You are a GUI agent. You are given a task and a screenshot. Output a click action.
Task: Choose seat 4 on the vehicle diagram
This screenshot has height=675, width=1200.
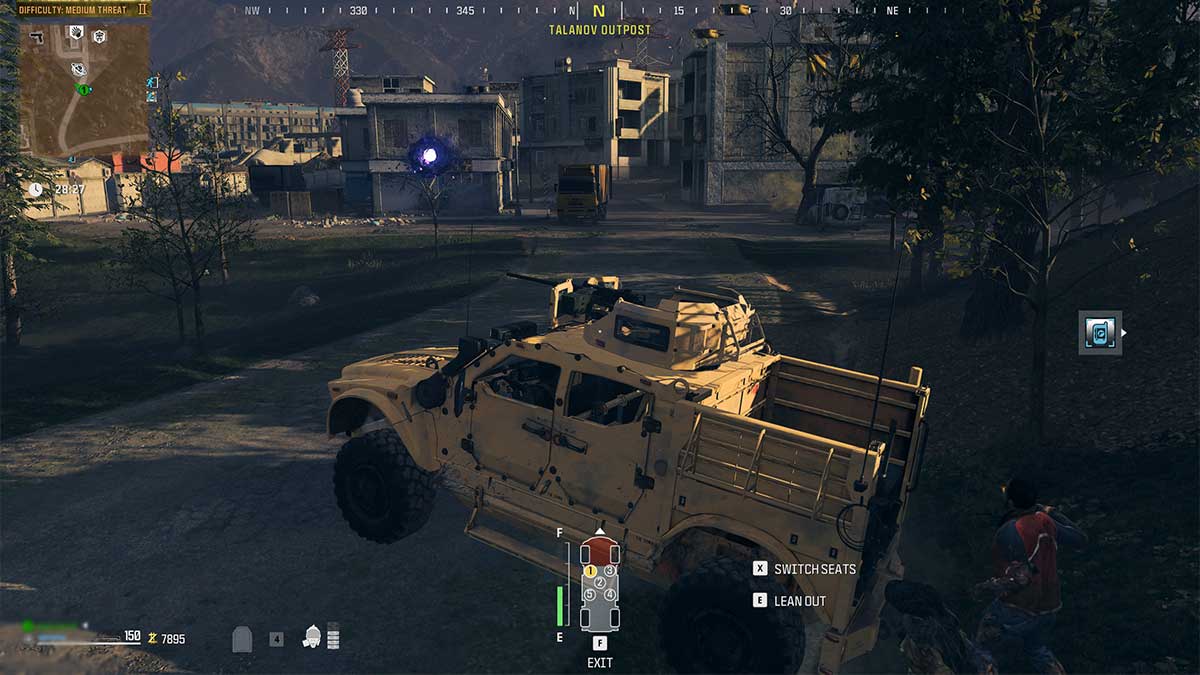pyautogui.click(x=609, y=595)
